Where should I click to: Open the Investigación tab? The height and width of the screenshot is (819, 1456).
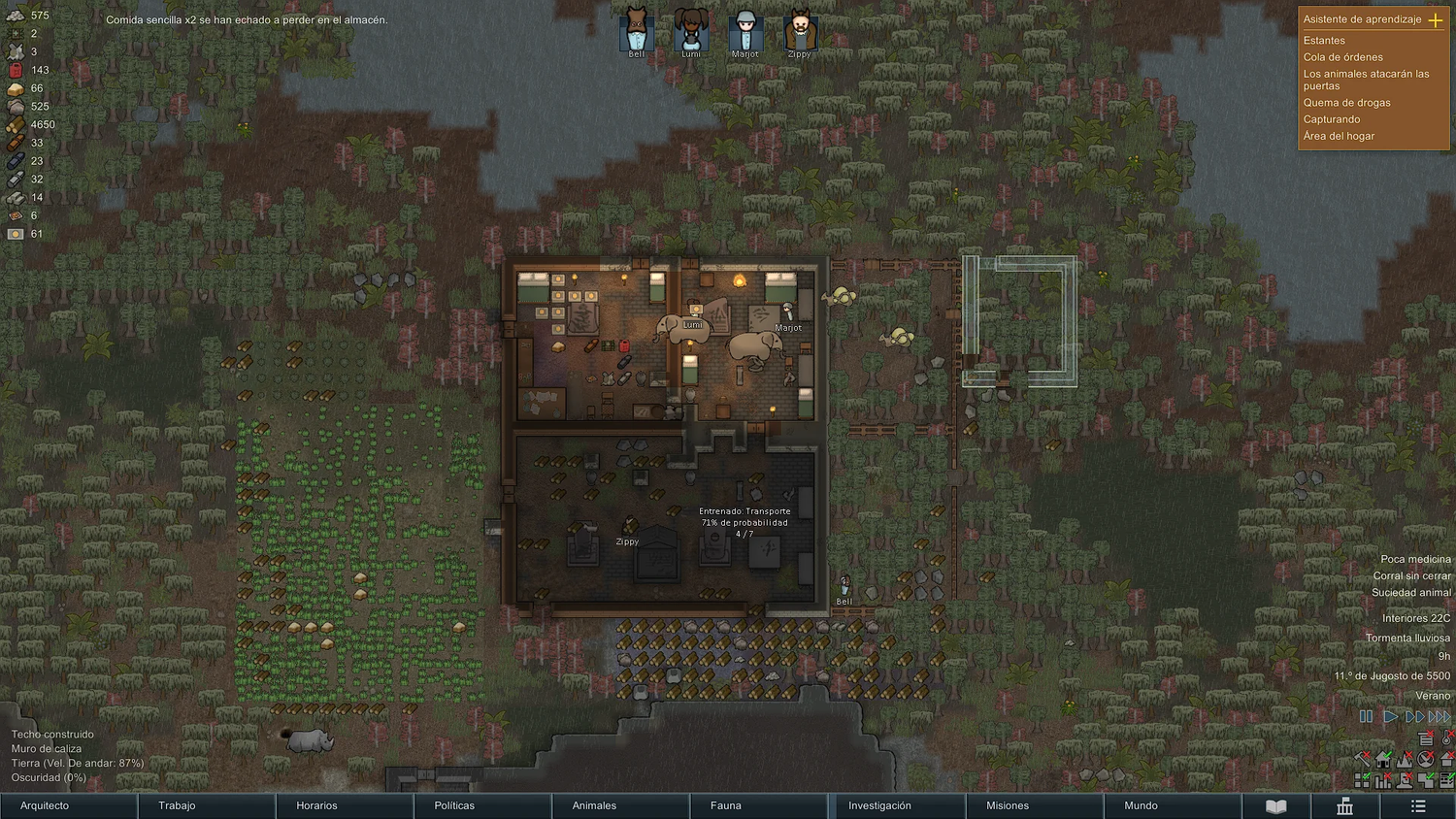pyautogui.click(x=897, y=805)
